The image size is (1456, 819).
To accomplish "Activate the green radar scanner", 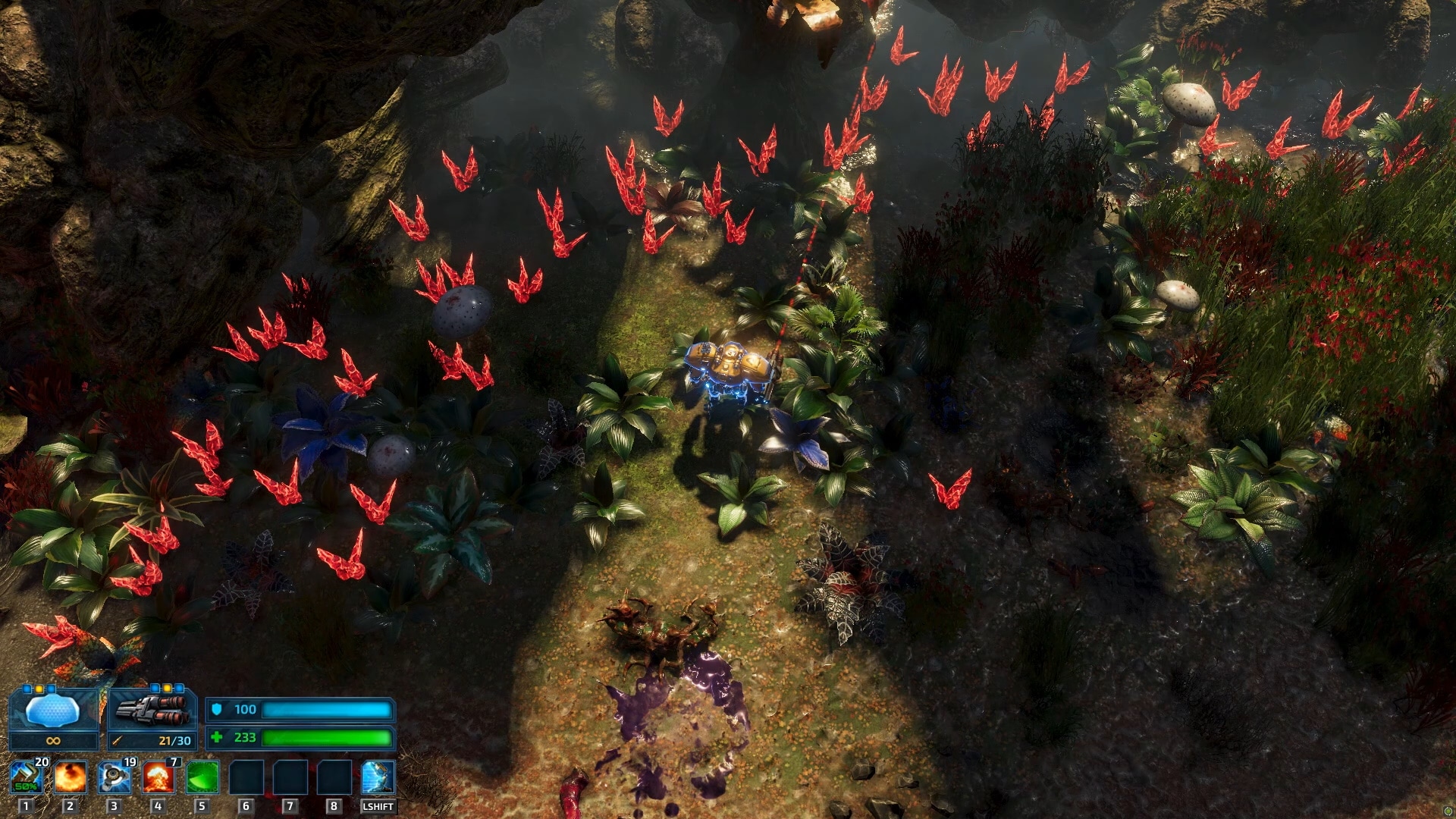I will click(202, 777).
